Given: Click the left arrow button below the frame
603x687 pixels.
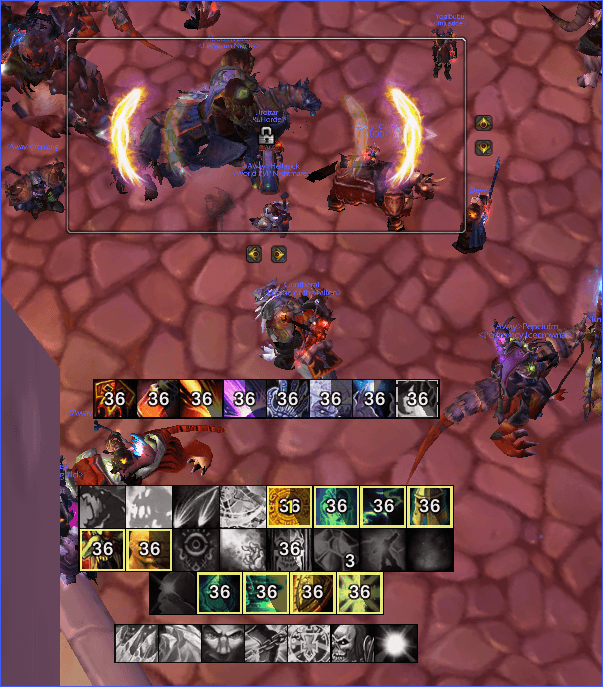Looking at the screenshot, I should (x=255, y=254).
